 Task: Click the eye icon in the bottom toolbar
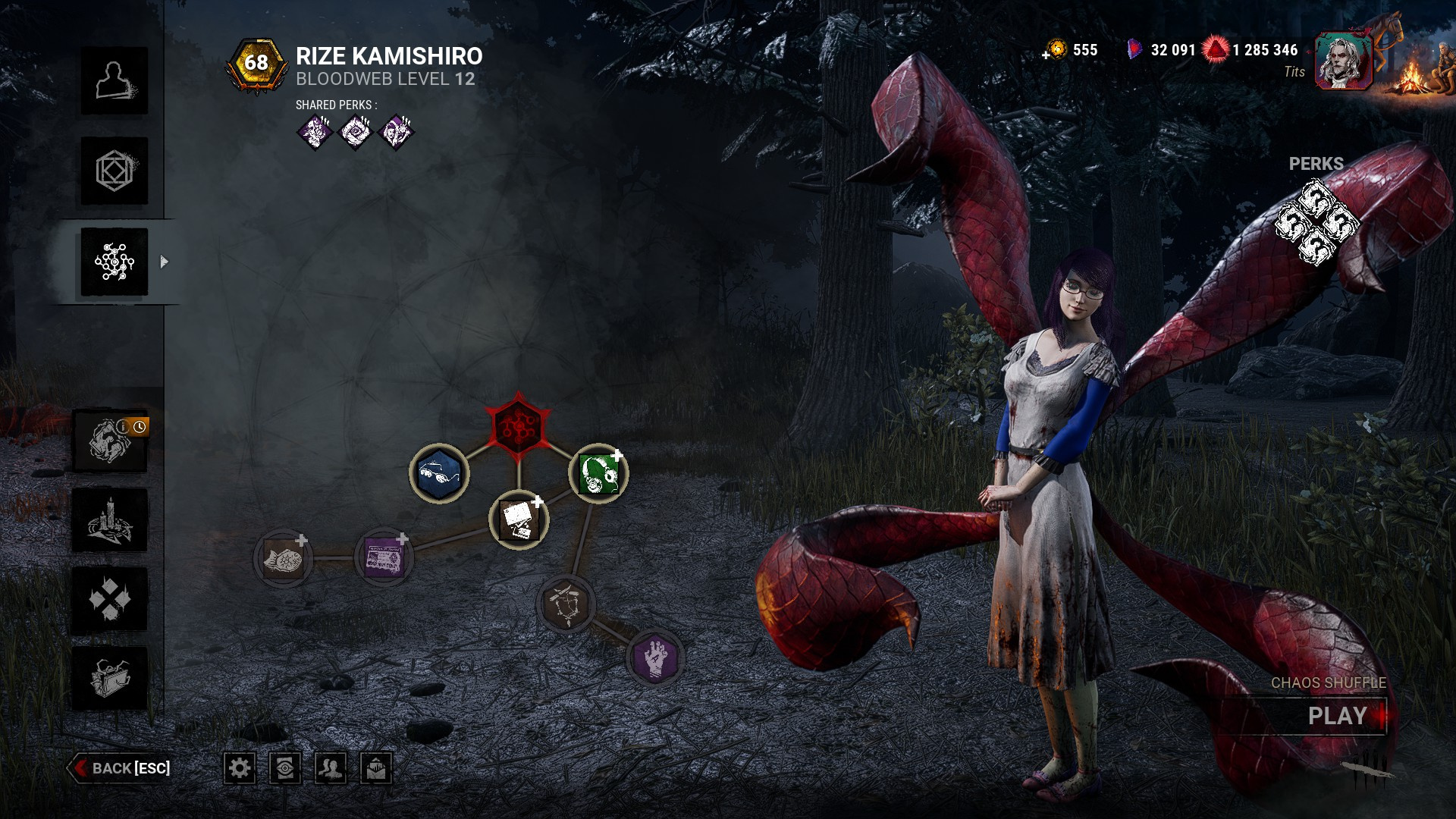point(285,768)
